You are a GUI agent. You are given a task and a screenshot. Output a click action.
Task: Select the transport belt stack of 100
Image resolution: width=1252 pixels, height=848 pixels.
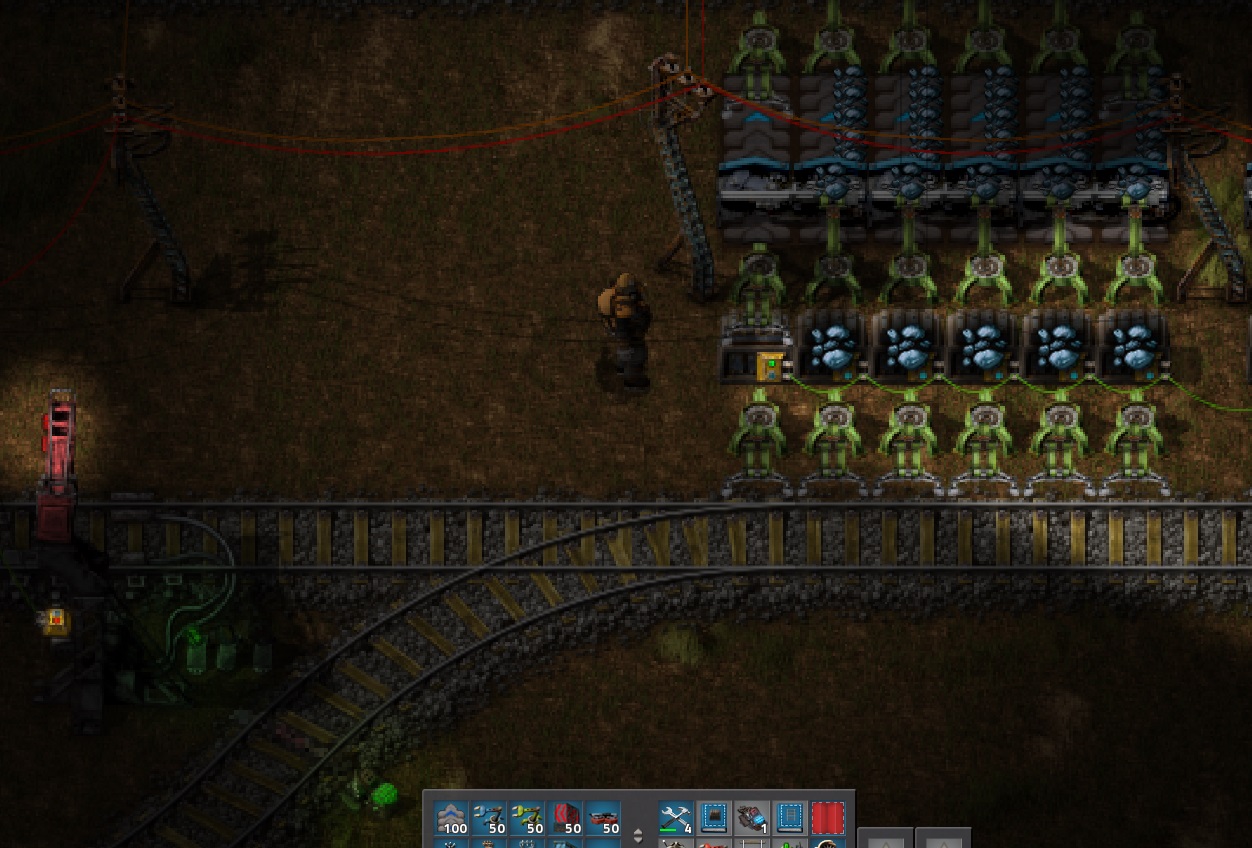(452, 818)
